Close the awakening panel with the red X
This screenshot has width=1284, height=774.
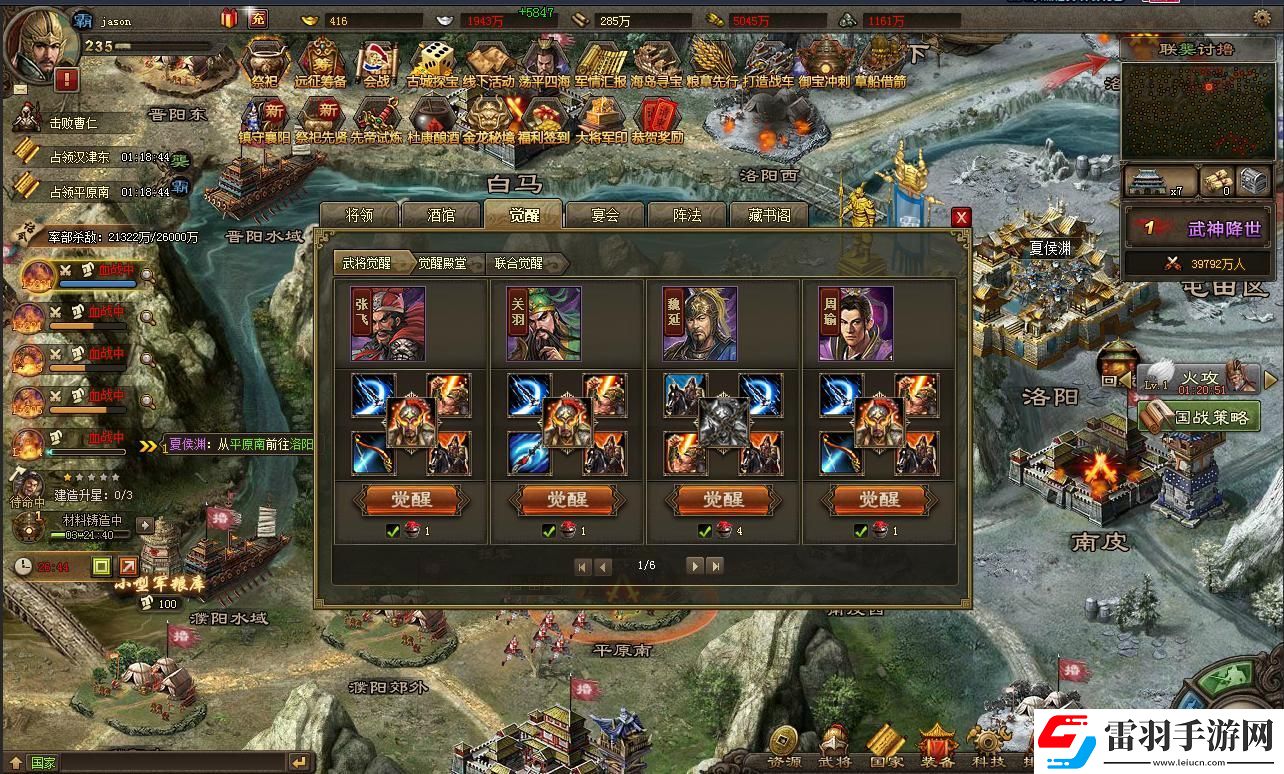tap(961, 217)
